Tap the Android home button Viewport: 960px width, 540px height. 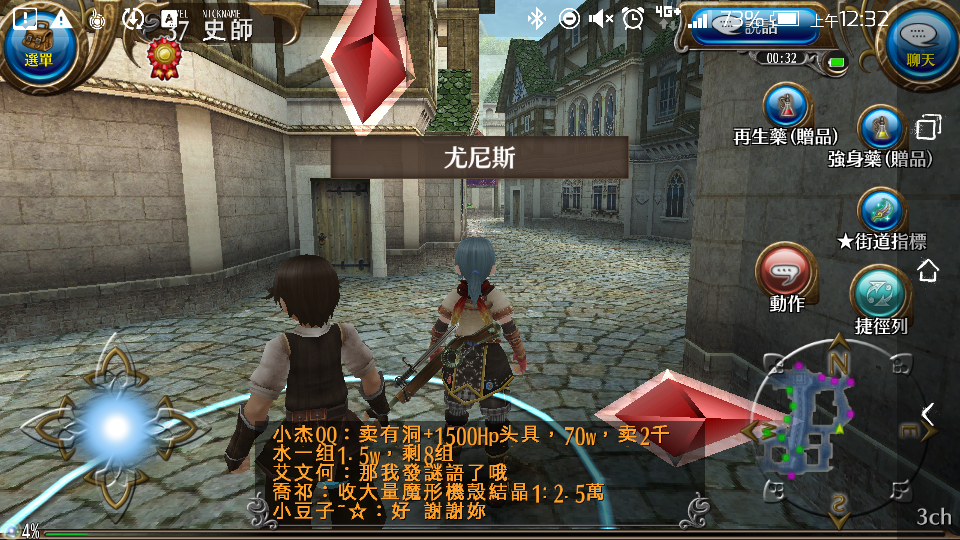click(928, 270)
